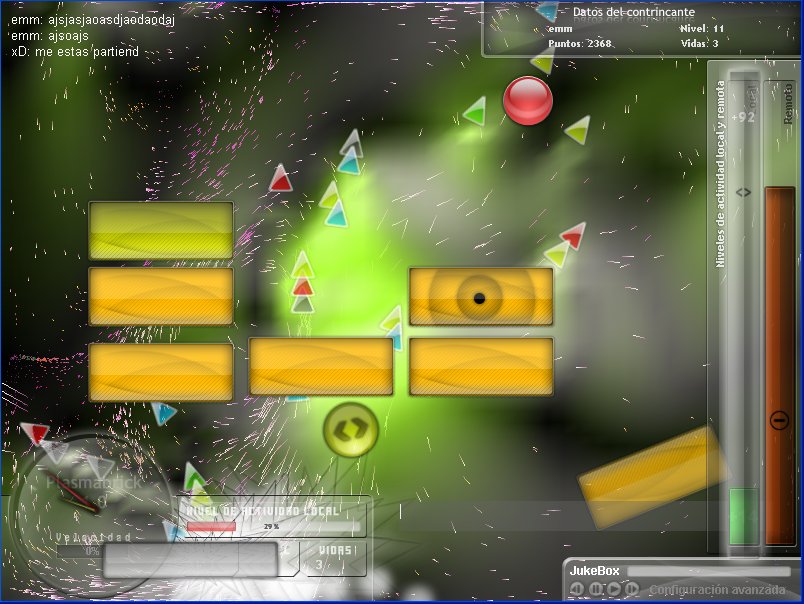Click the JukeBox track progress bar

pos(707,571)
